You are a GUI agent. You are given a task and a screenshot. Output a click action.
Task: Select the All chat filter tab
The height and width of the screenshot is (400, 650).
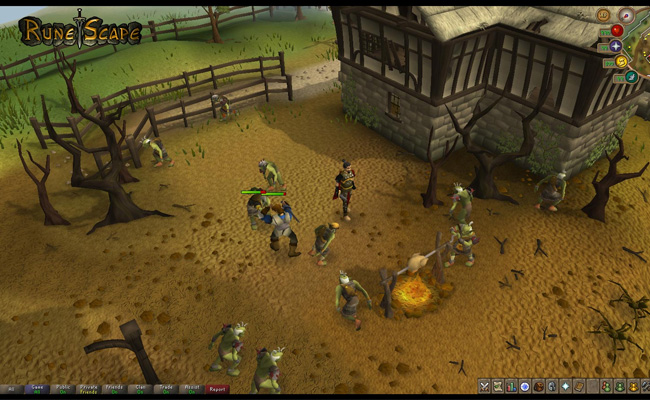point(12,389)
